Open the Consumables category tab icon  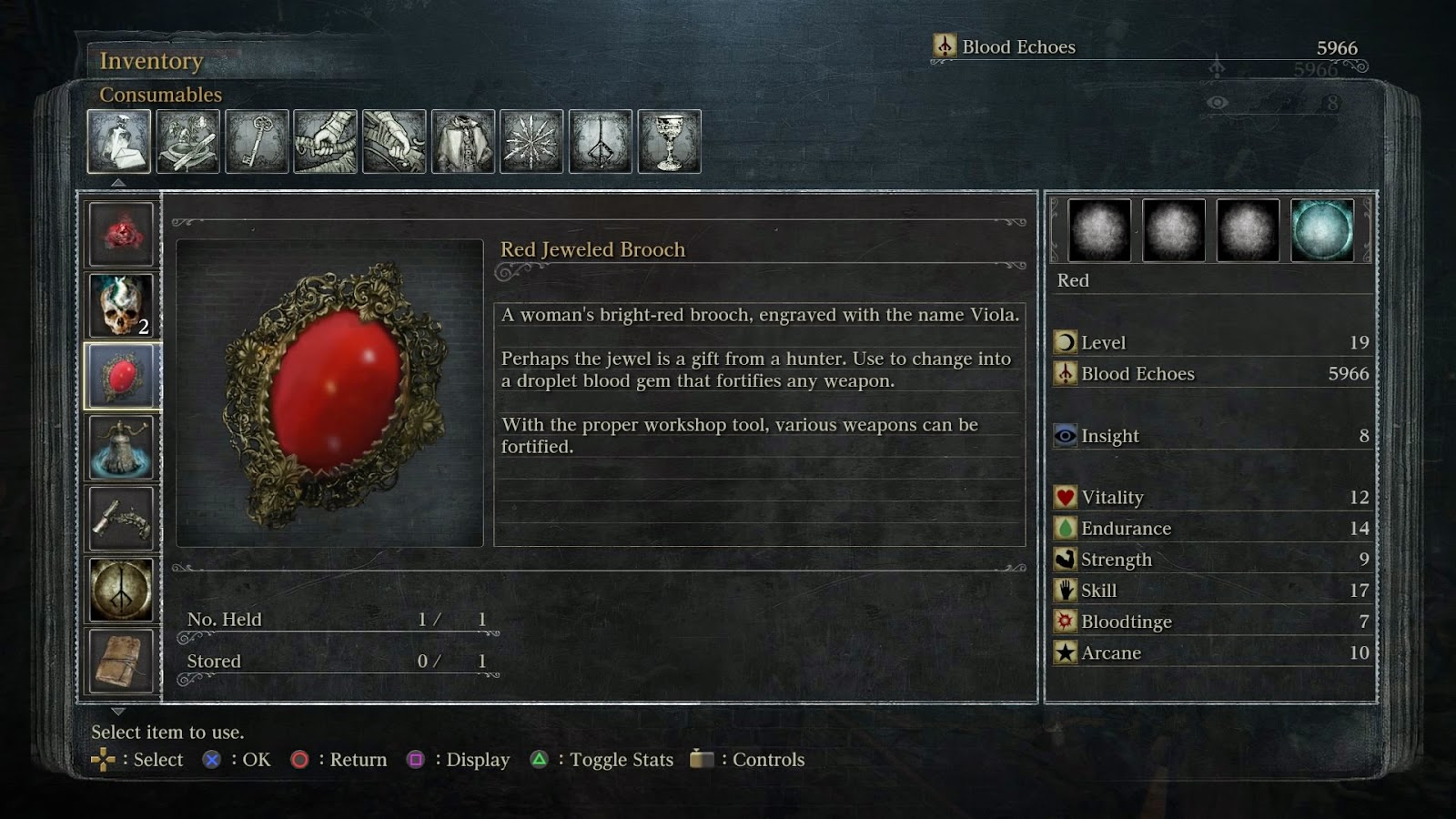pyautogui.click(x=119, y=141)
